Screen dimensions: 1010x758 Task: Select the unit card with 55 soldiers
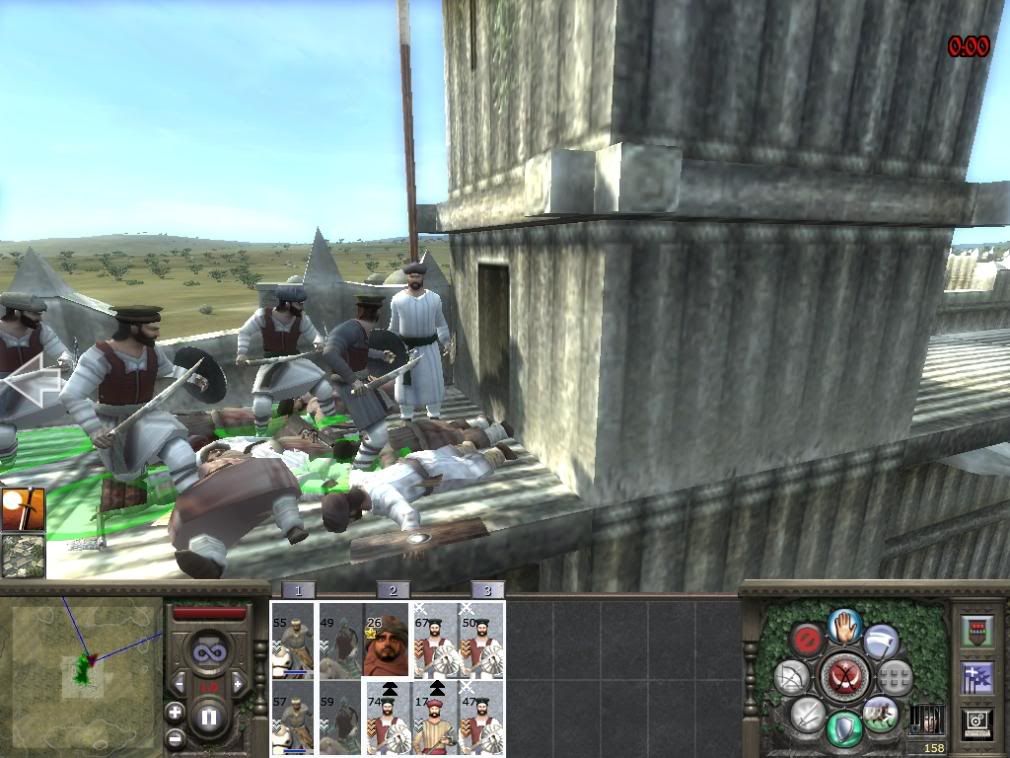click(x=294, y=641)
